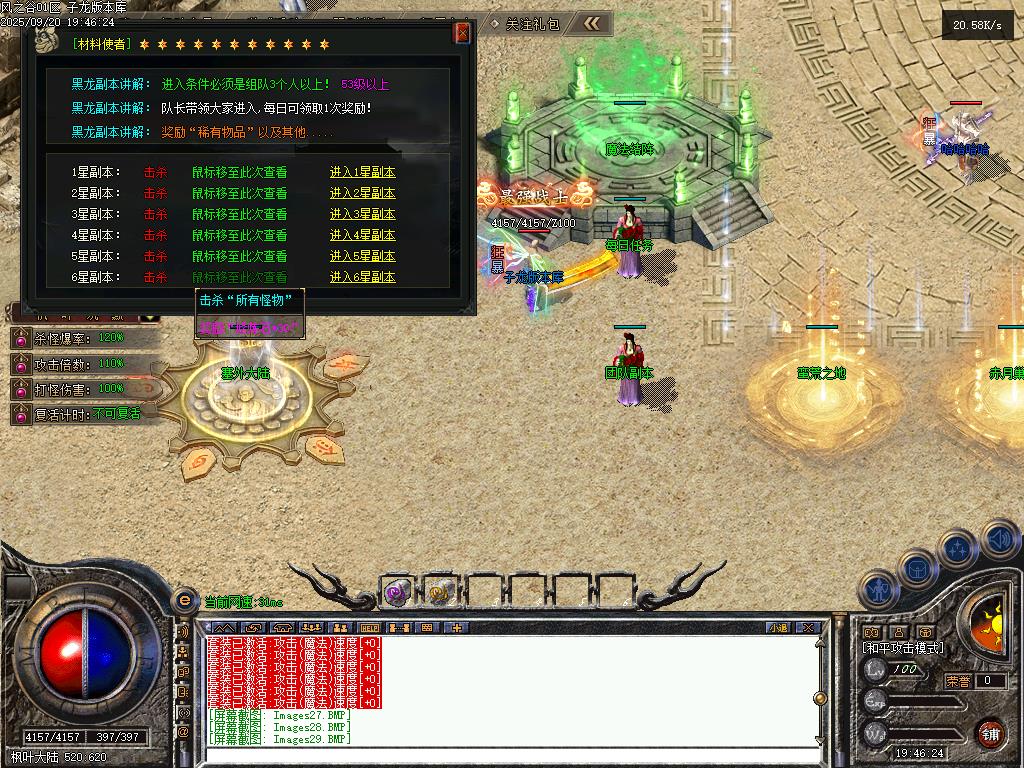
Task: Open the character figure round button
Action: [x=878, y=588]
